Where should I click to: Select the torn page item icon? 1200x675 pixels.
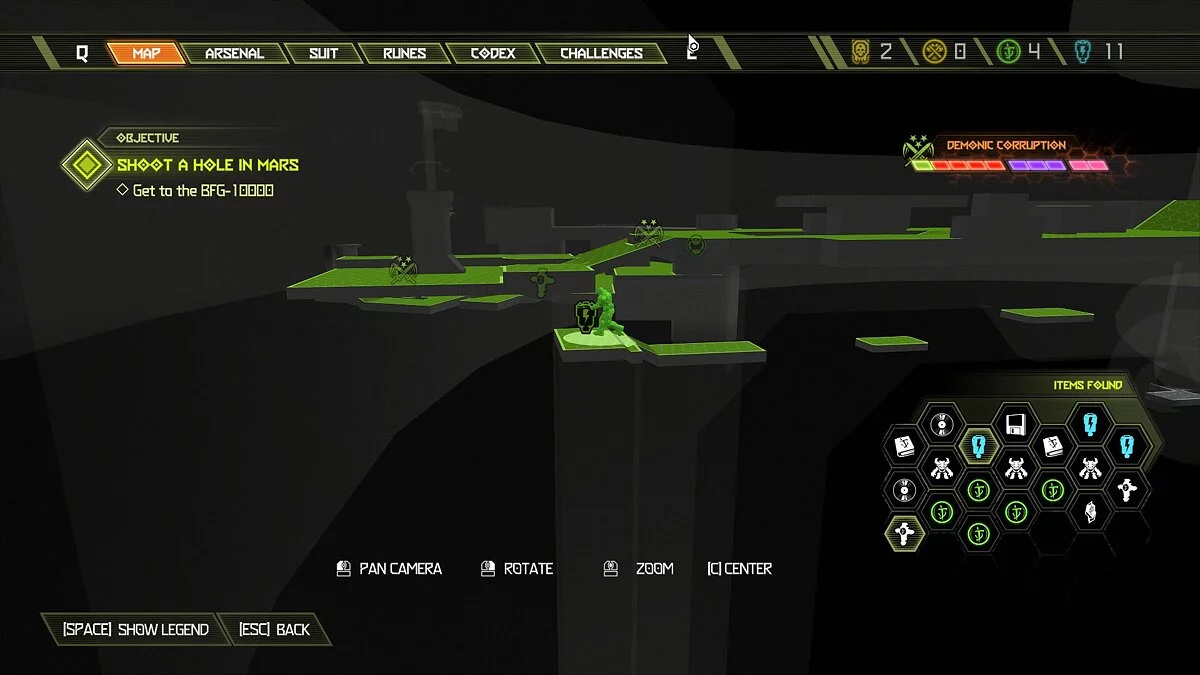(x=1089, y=511)
